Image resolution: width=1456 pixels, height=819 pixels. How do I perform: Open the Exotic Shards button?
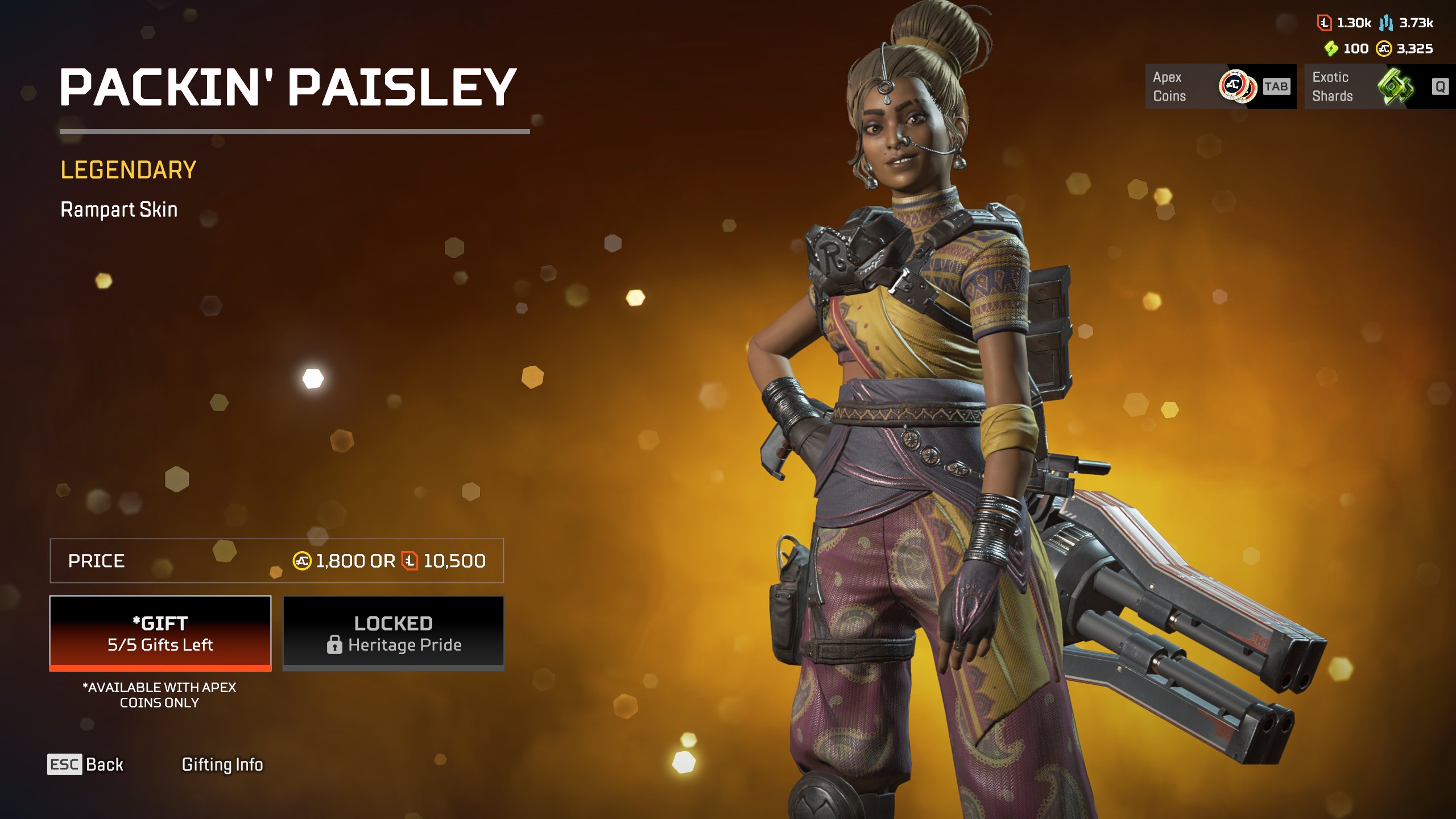pos(1379,86)
